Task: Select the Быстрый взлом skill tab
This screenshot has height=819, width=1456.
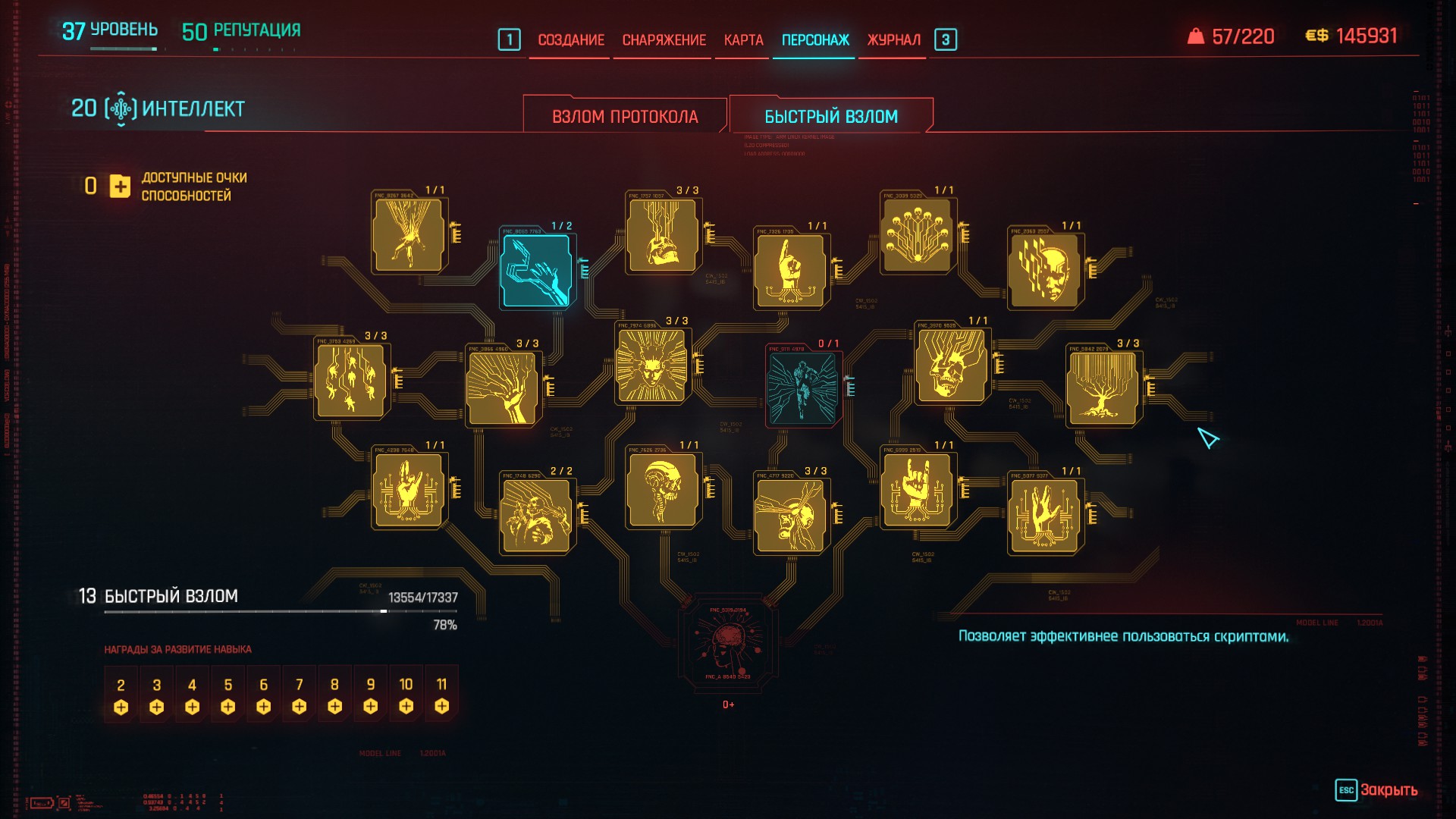Action: [x=830, y=117]
